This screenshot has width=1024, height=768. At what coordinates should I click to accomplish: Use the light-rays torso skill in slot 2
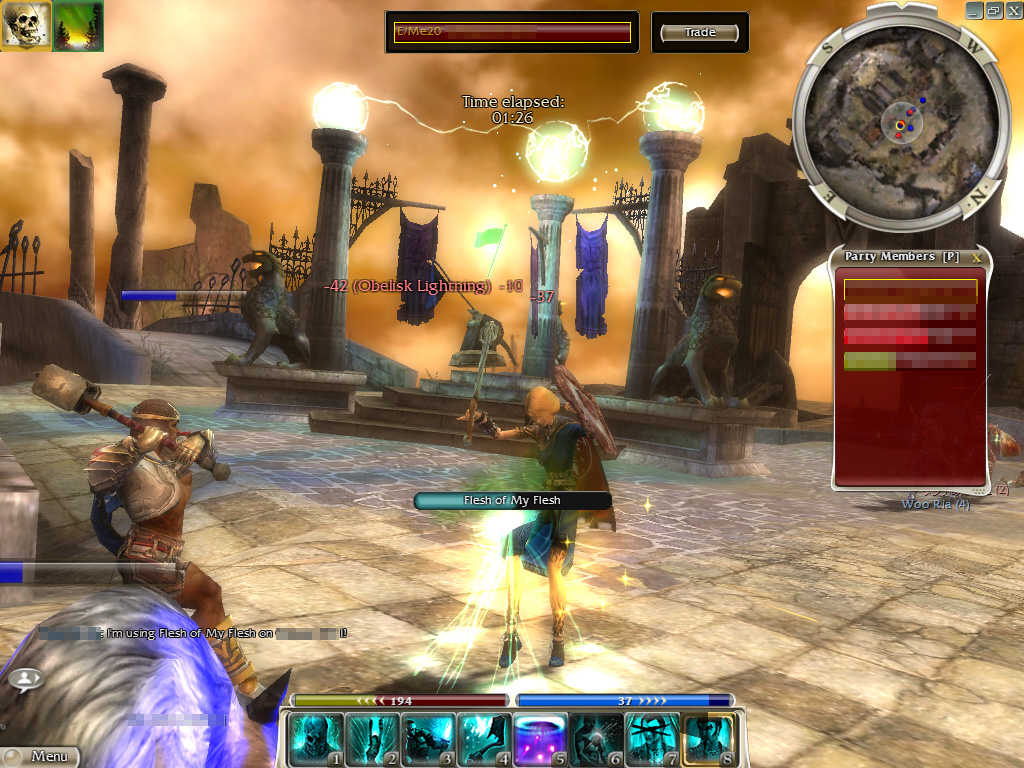[373, 739]
